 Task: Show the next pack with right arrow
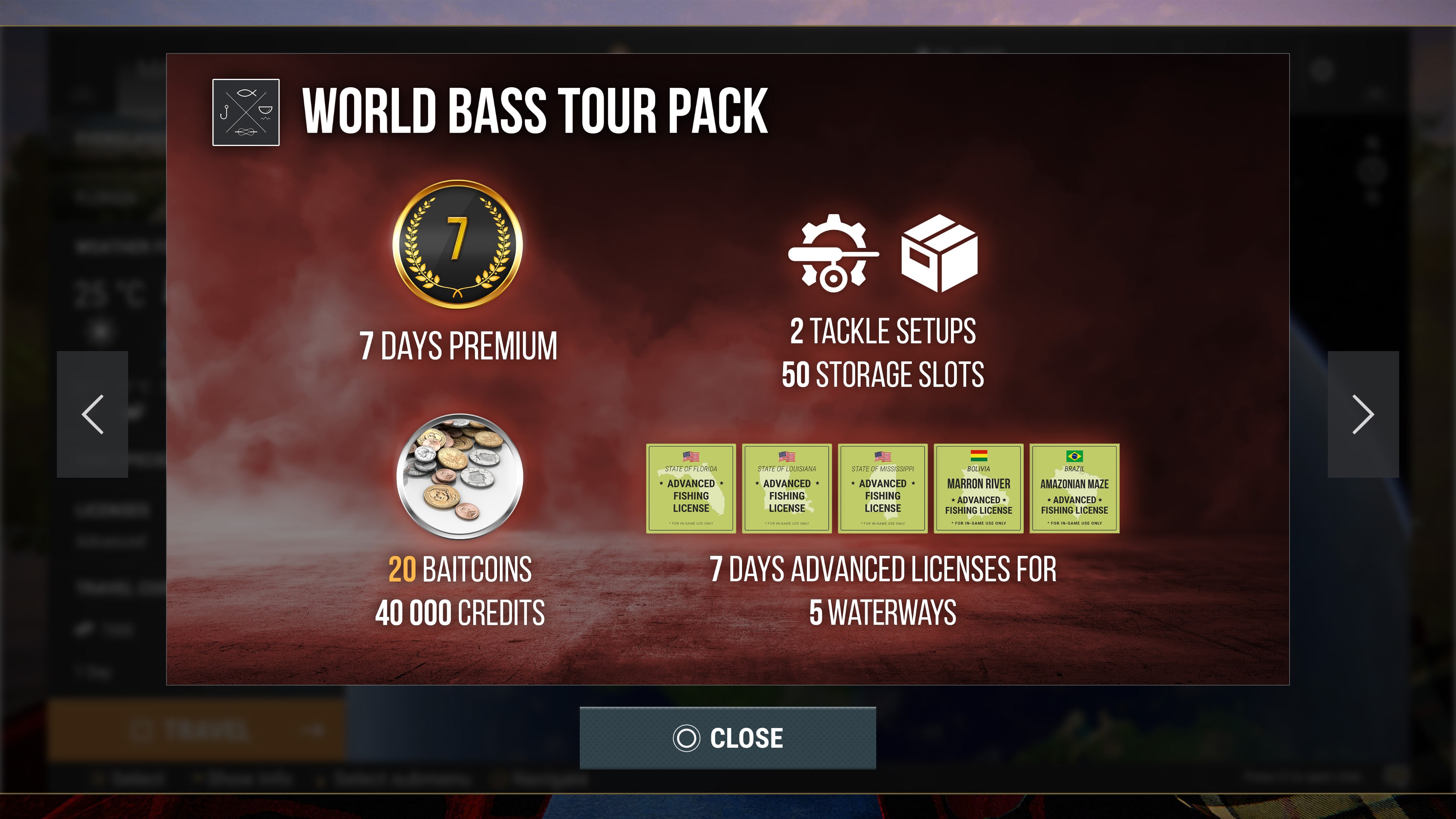click(x=1363, y=414)
